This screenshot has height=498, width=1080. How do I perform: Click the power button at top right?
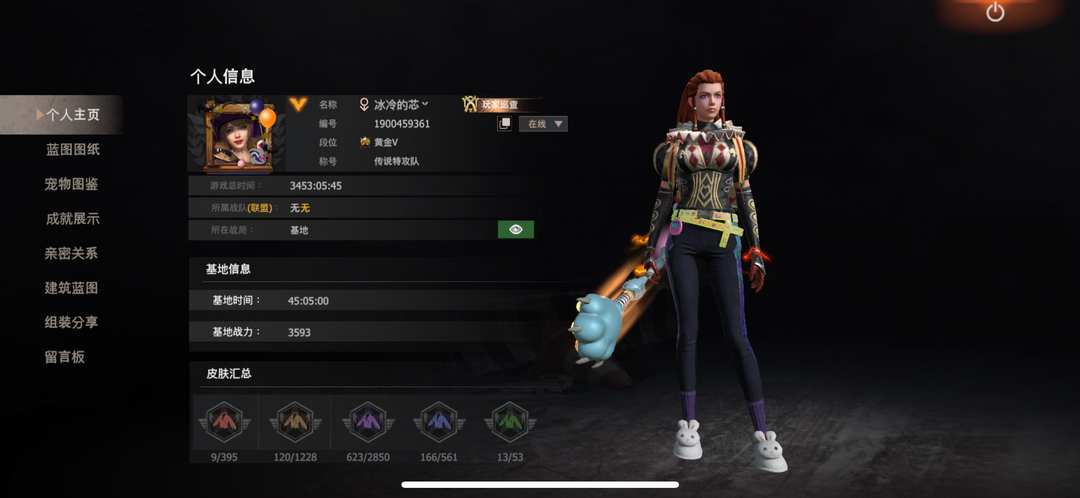pos(995,13)
